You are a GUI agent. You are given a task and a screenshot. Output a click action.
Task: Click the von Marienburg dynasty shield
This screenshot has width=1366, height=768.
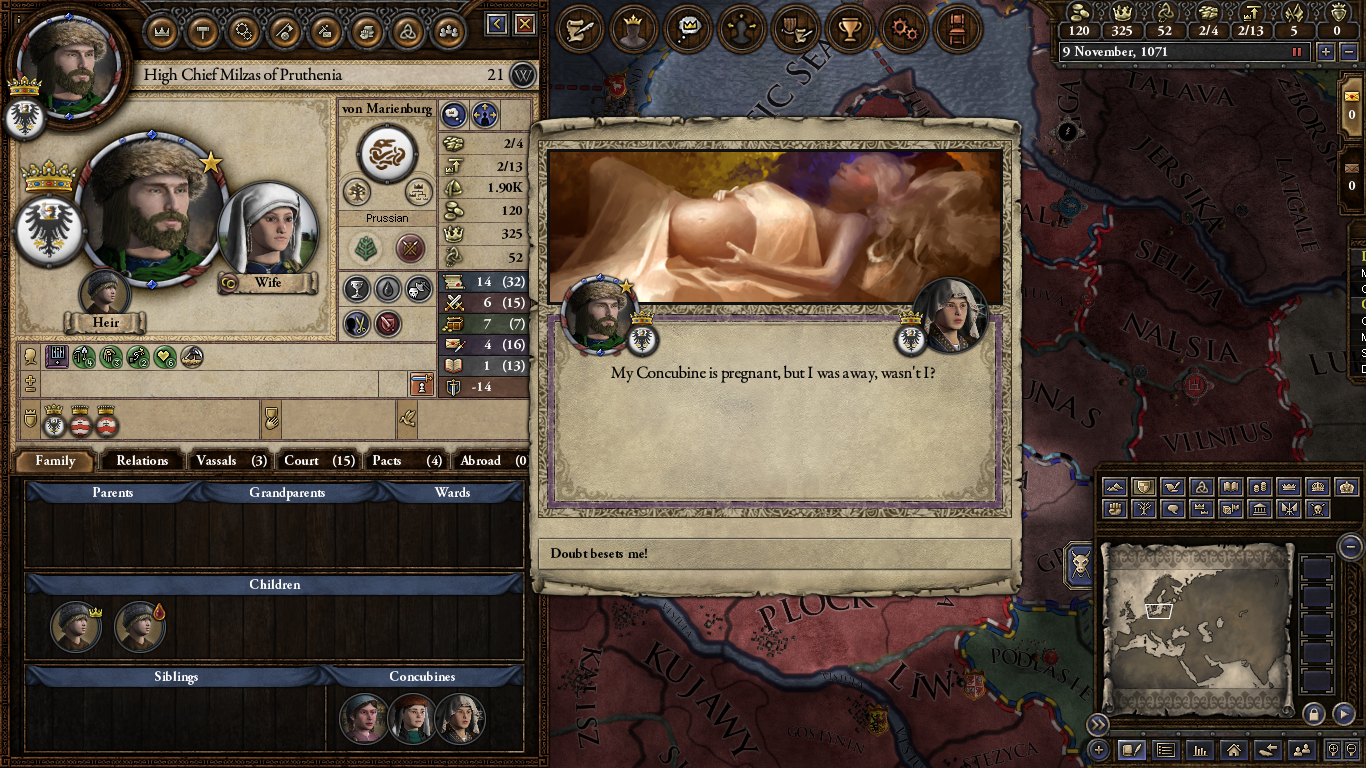tap(387, 153)
